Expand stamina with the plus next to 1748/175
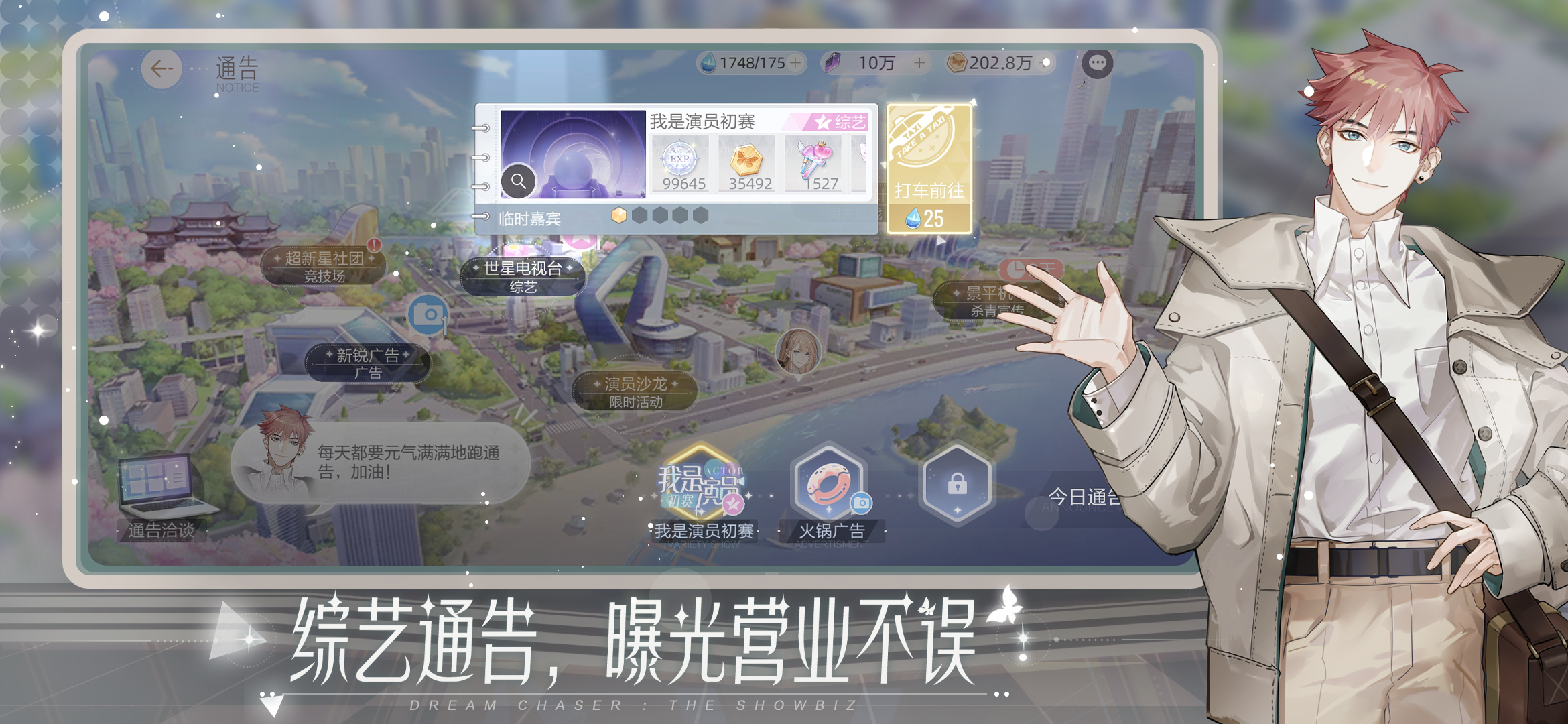Image resolution: width=1568 pixels, height=724 pixels. coord(796,64)
